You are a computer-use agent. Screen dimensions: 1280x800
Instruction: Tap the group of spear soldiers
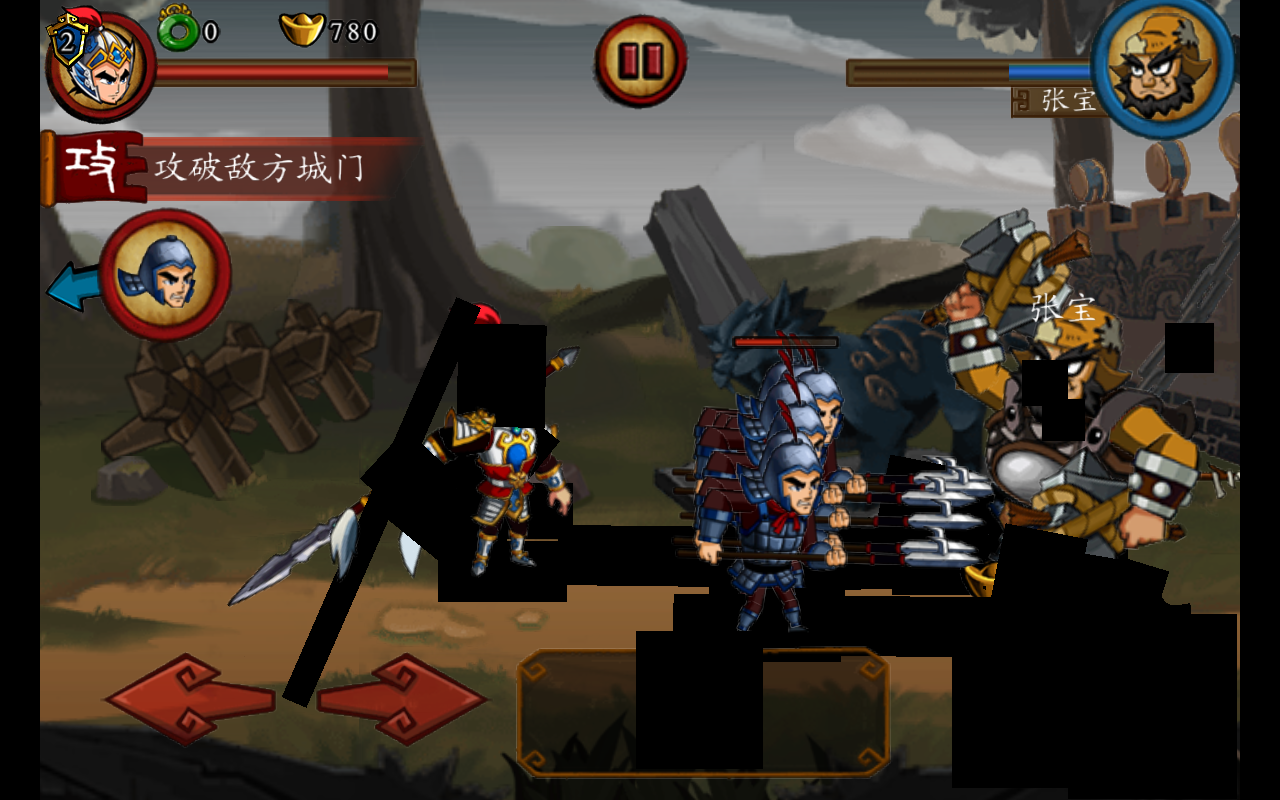pos(770,500)
